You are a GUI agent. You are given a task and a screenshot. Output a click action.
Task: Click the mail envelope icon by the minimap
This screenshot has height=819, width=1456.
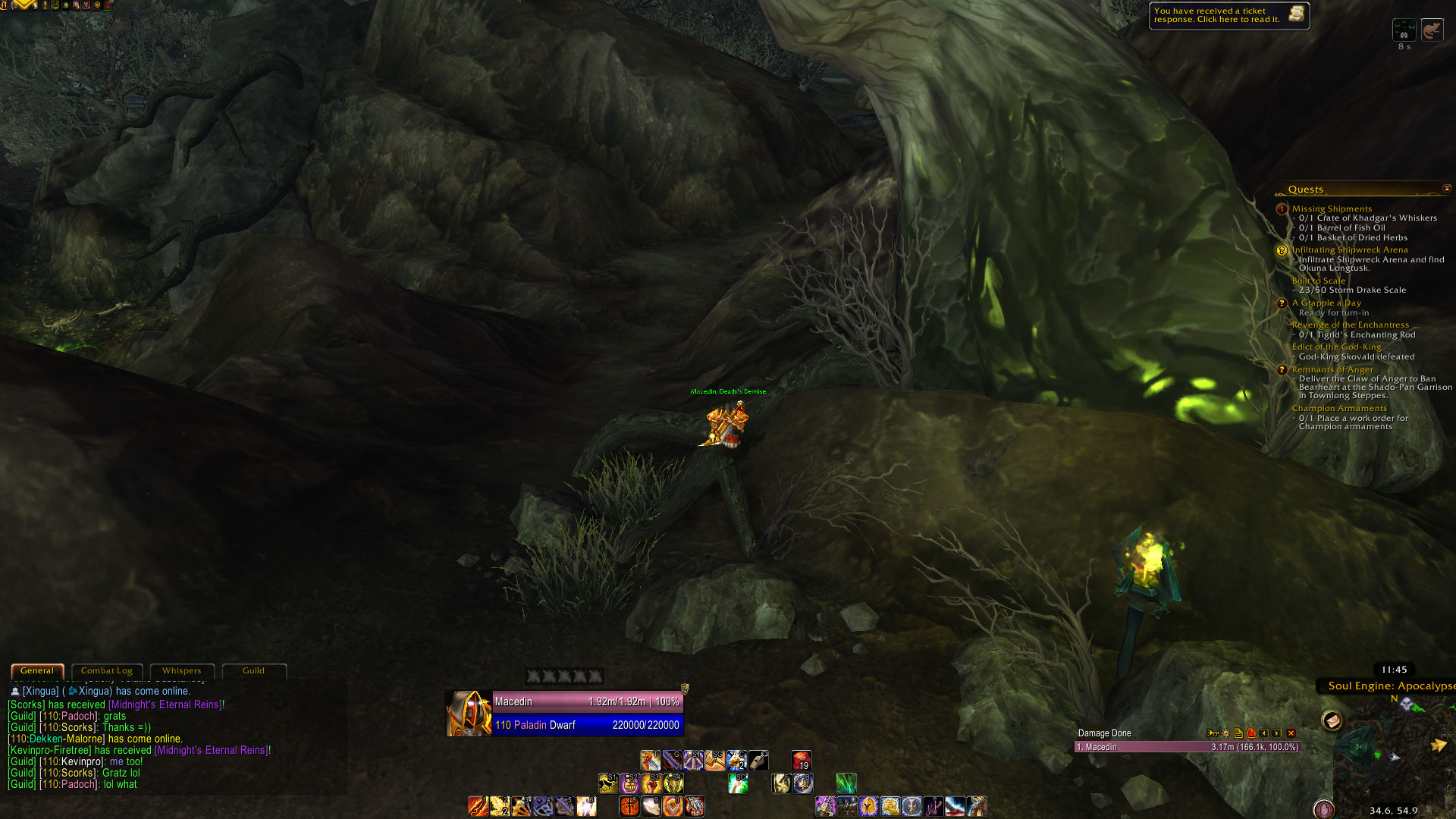1332,720
